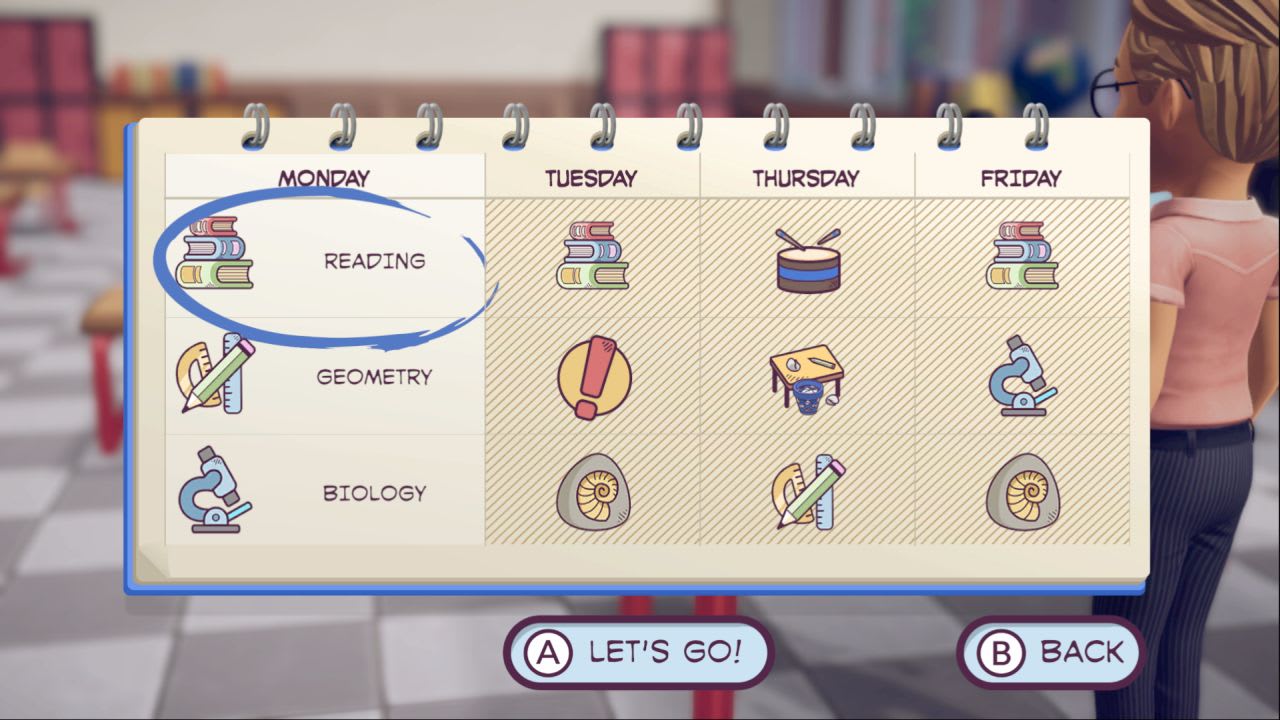Viewport: 1280px width, 720px height.
Task: Click the fossil shell icon under Tuesday
Action: 594,492
